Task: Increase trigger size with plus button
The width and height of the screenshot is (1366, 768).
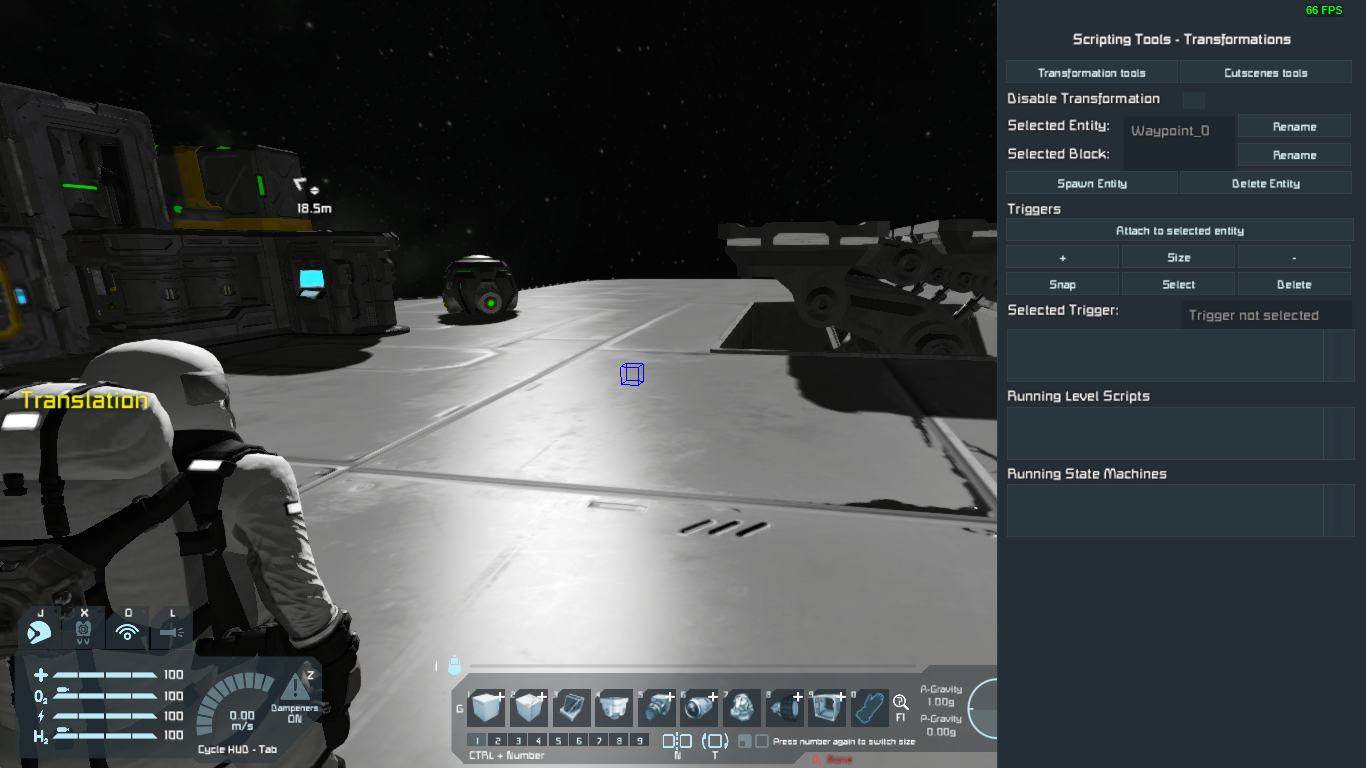Action: [x=1062, y=258]
